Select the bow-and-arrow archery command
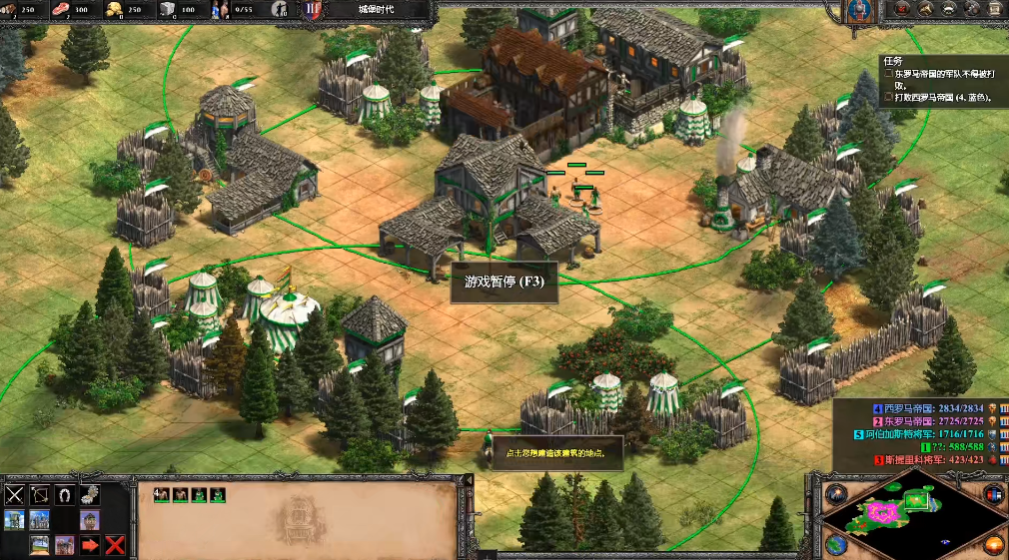 tap(39, 494)
